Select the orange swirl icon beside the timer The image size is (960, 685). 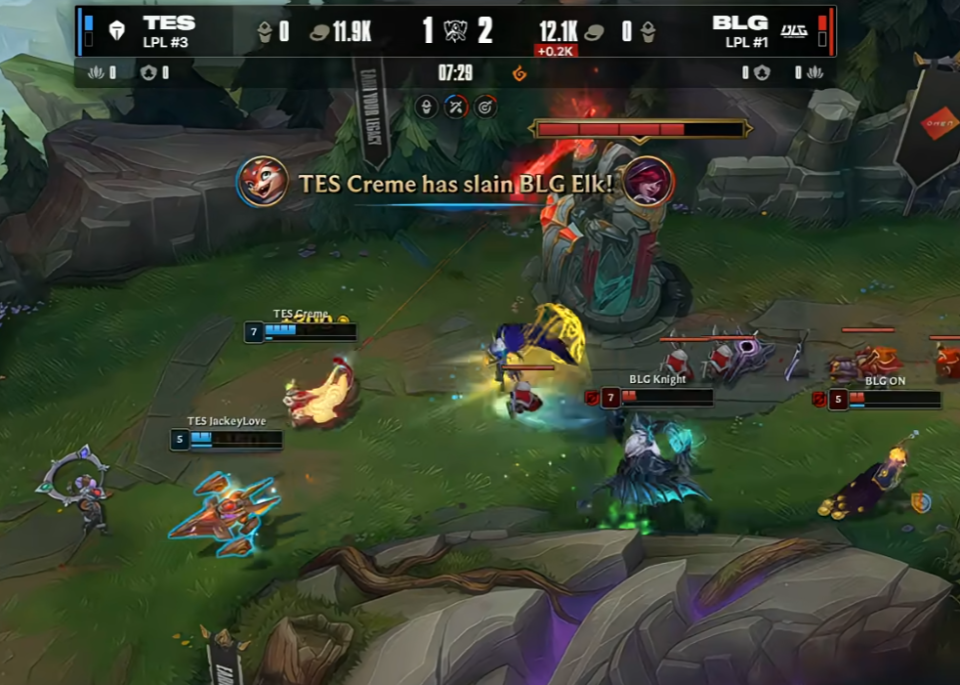coord(518,73)
